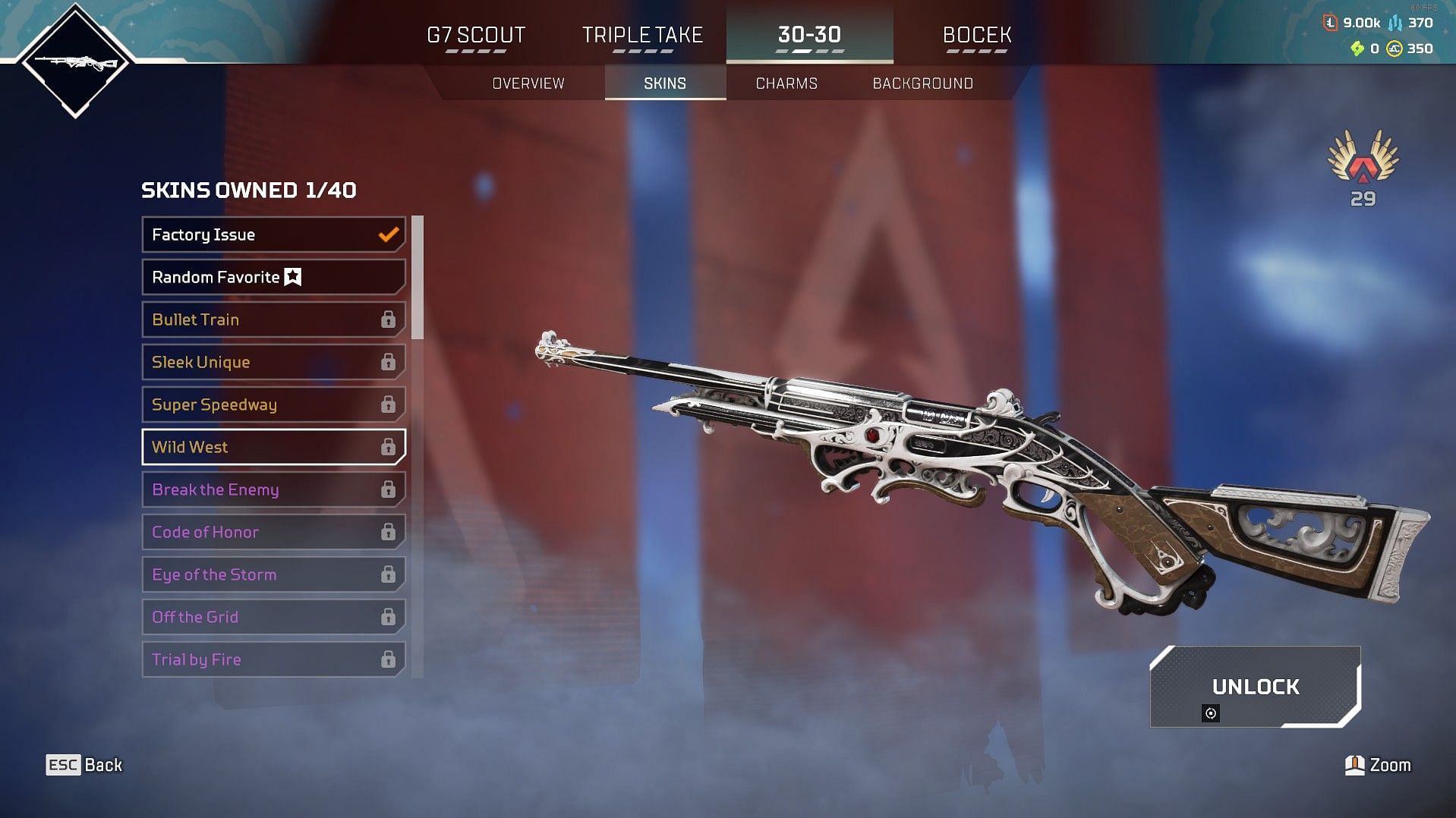The height and width of the screenshot is (818, 1456).
Task: Choose the Break the Enemy skin
Action: (x=273, y=489)
